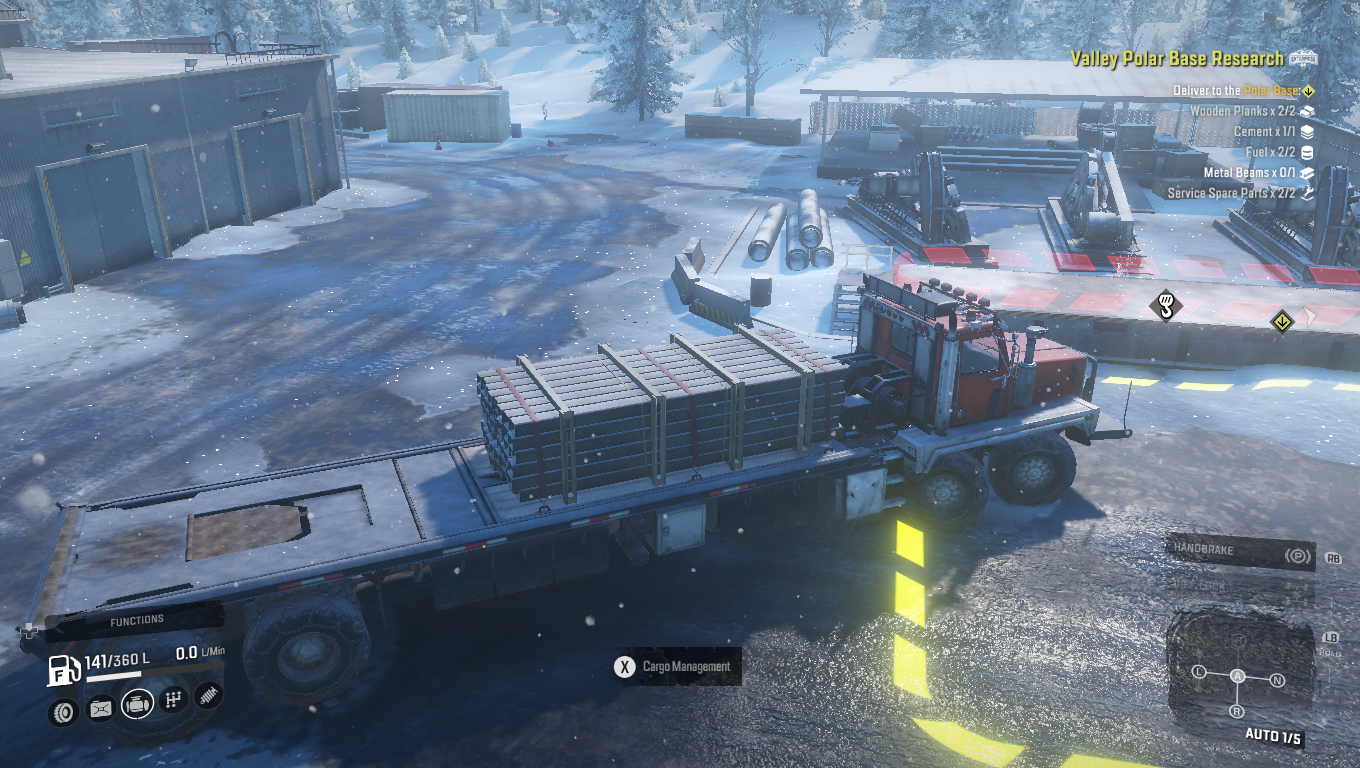Click the fuel pump icon
This screenshot has width=1360, height=768.
64,670
